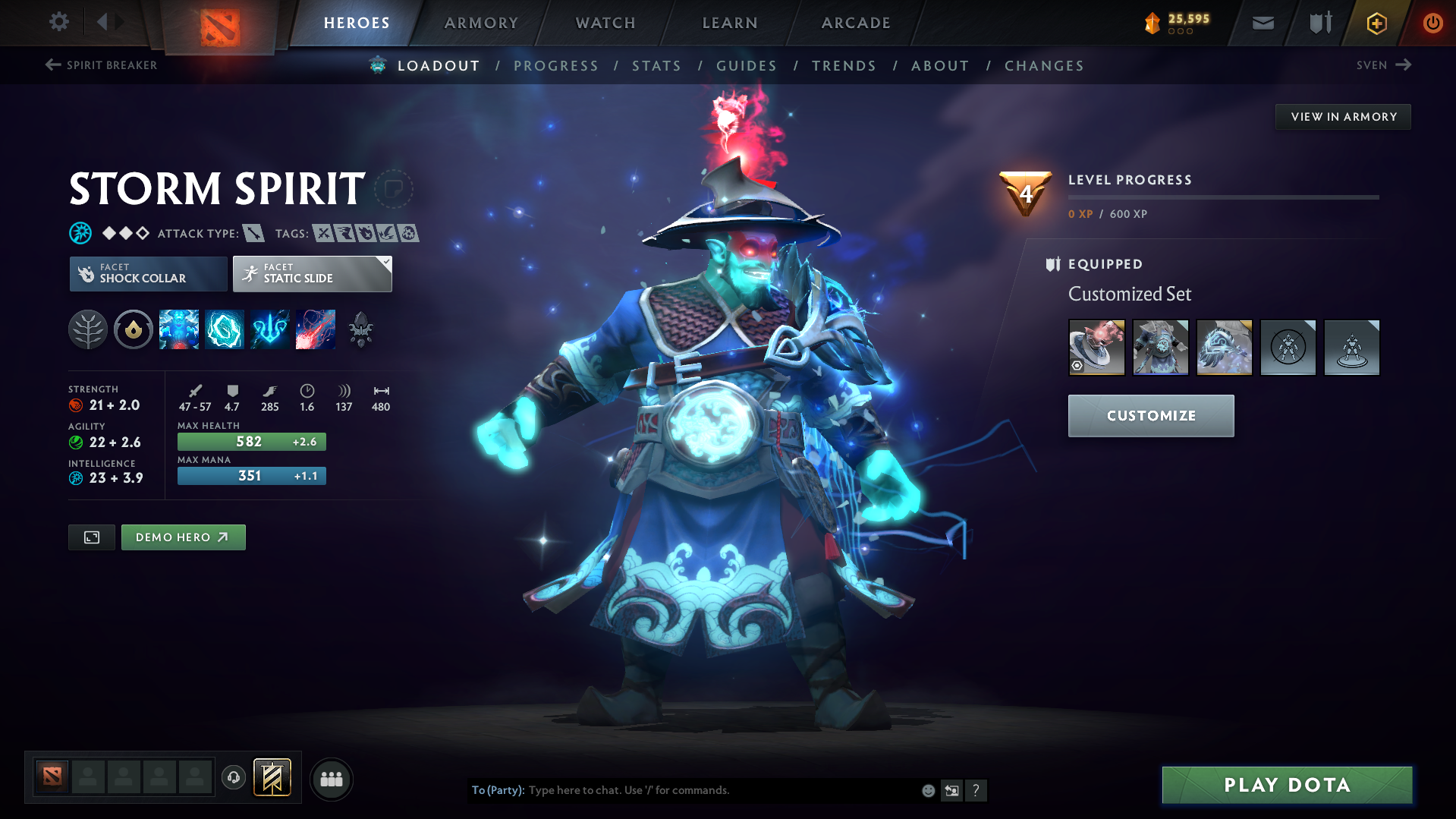Open the settings gear icon
The image size is (1456, 819).
point(58,22)
